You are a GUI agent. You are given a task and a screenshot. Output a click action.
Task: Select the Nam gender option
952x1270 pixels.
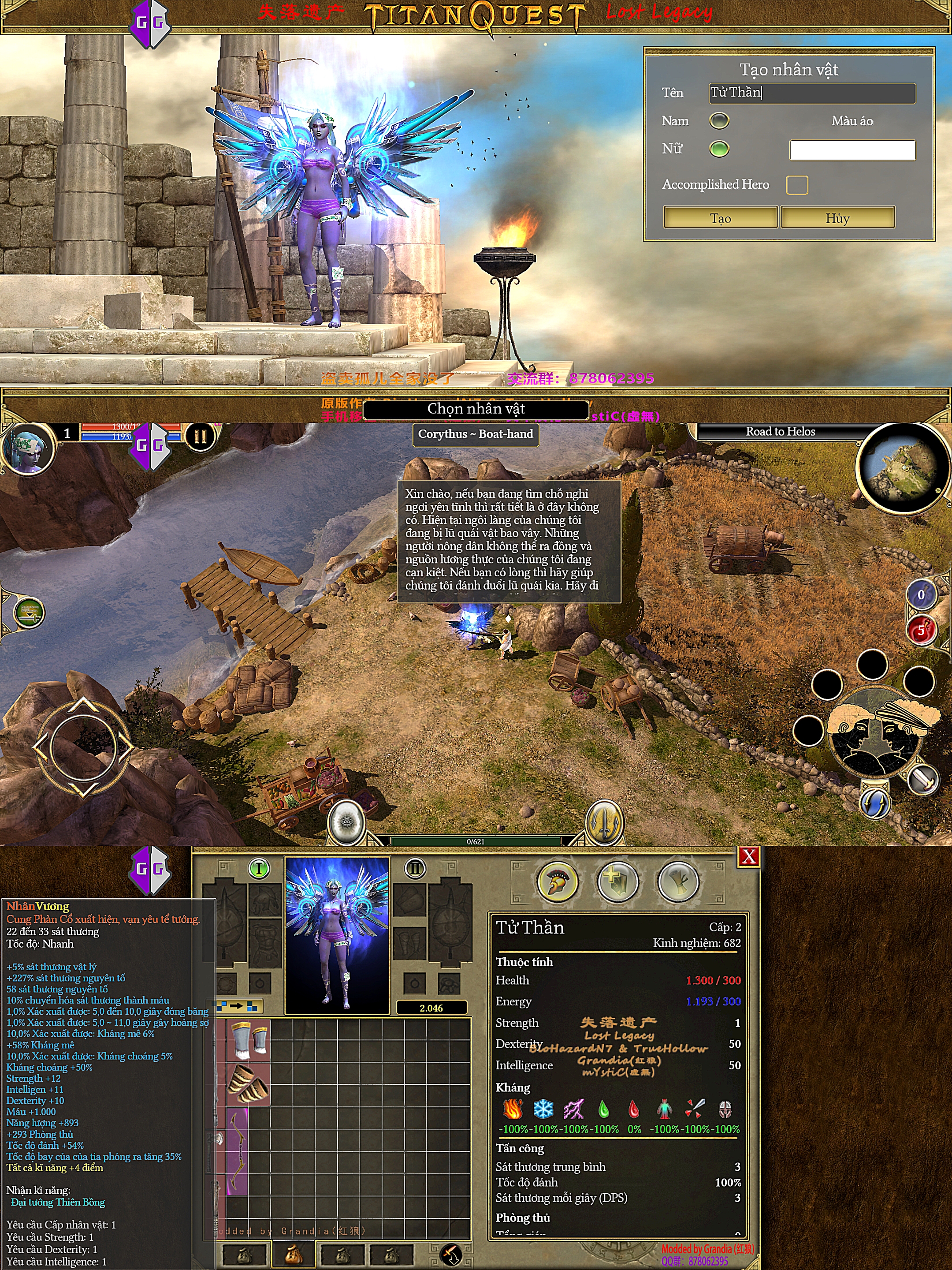pos(719,120)
